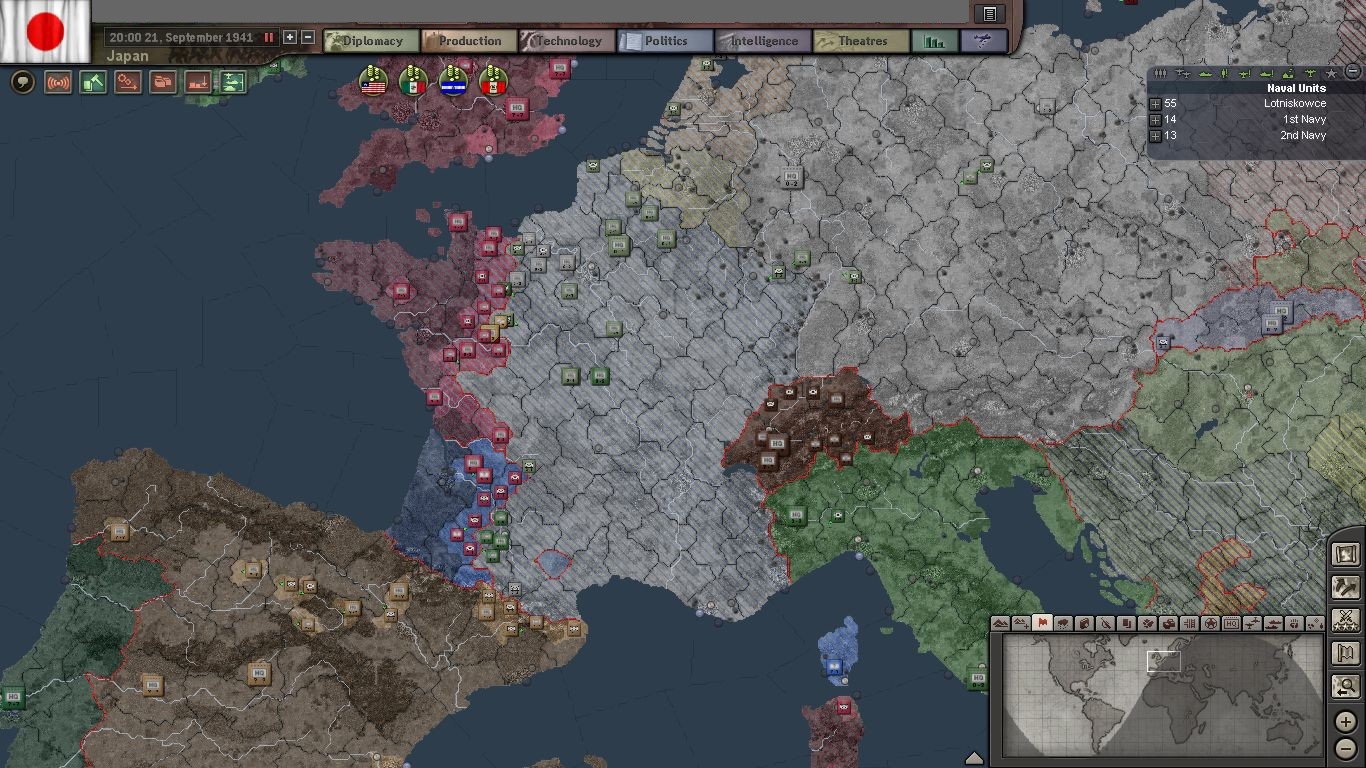Screen dimensions: 1366x768
Task: Open the Intelligence tab
Action: coord(763,41)
